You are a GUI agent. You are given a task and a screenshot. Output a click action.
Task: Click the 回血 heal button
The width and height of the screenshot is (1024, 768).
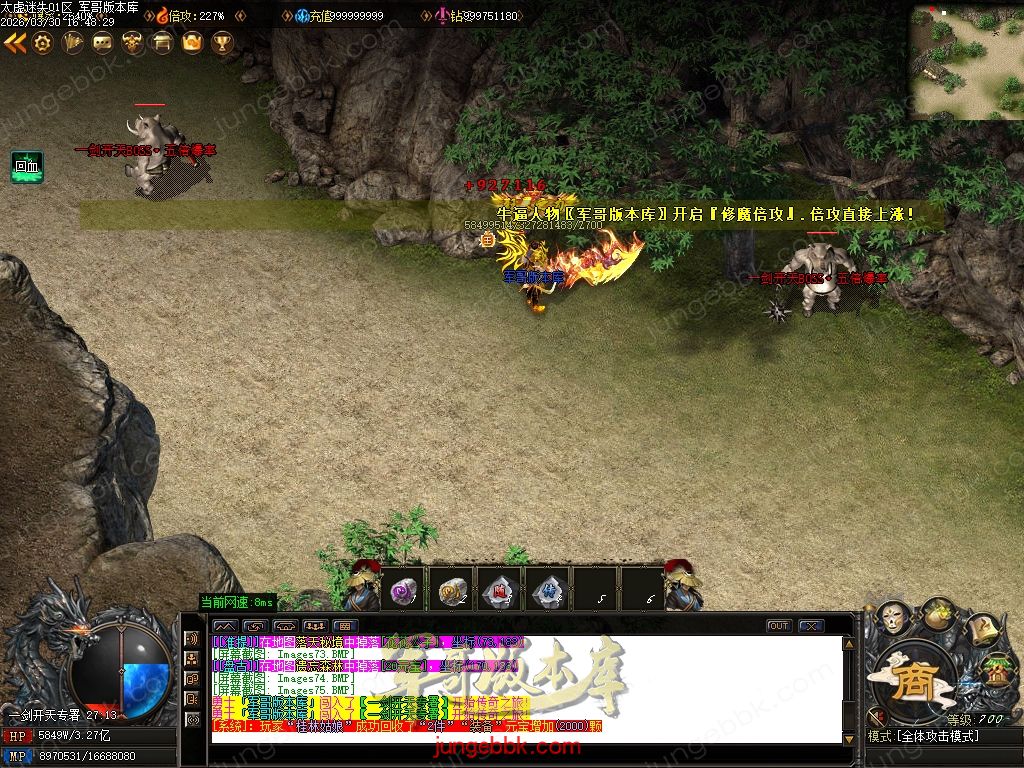tap(27, 167)
